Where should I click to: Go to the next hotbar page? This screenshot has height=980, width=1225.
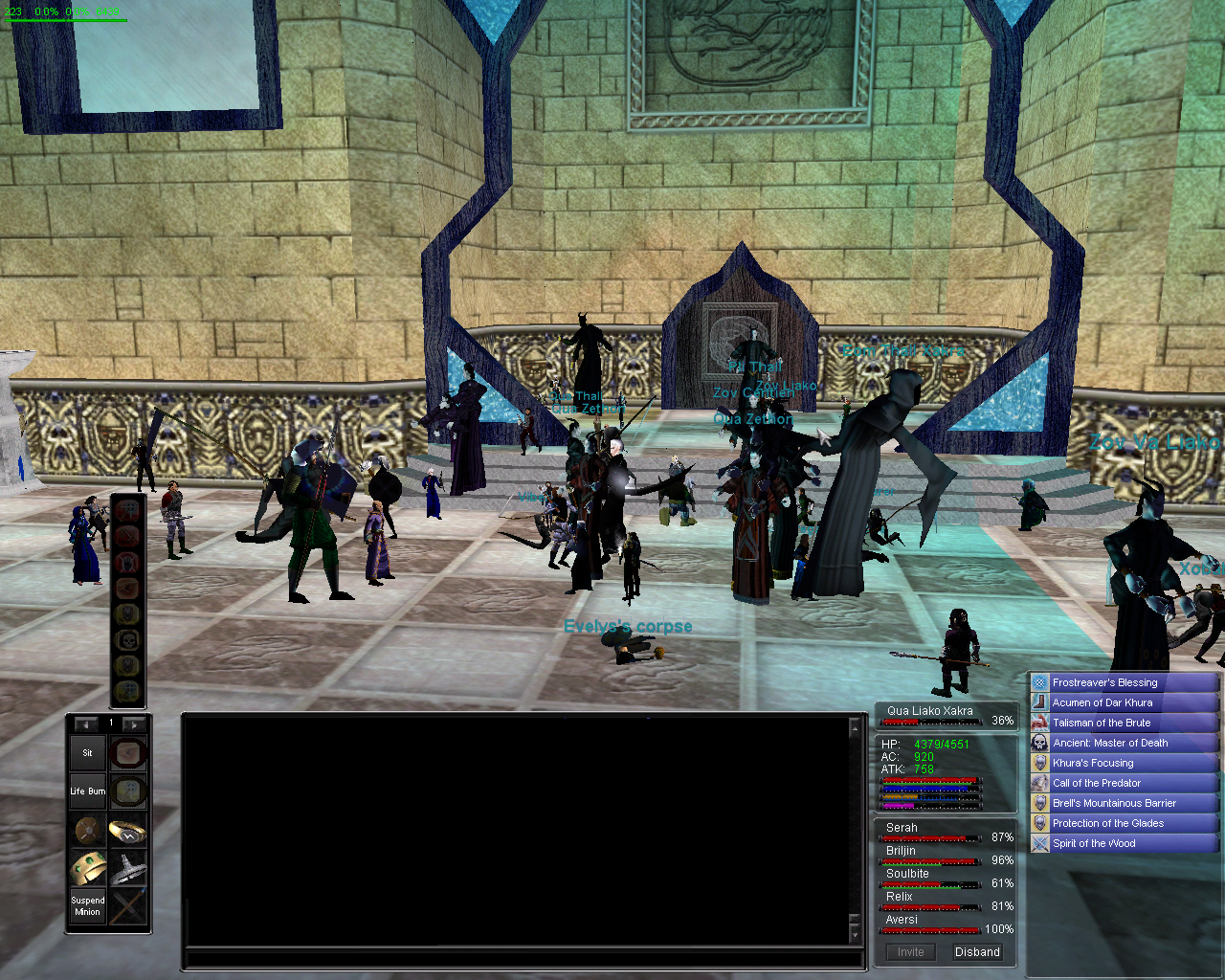pos(134,724)
